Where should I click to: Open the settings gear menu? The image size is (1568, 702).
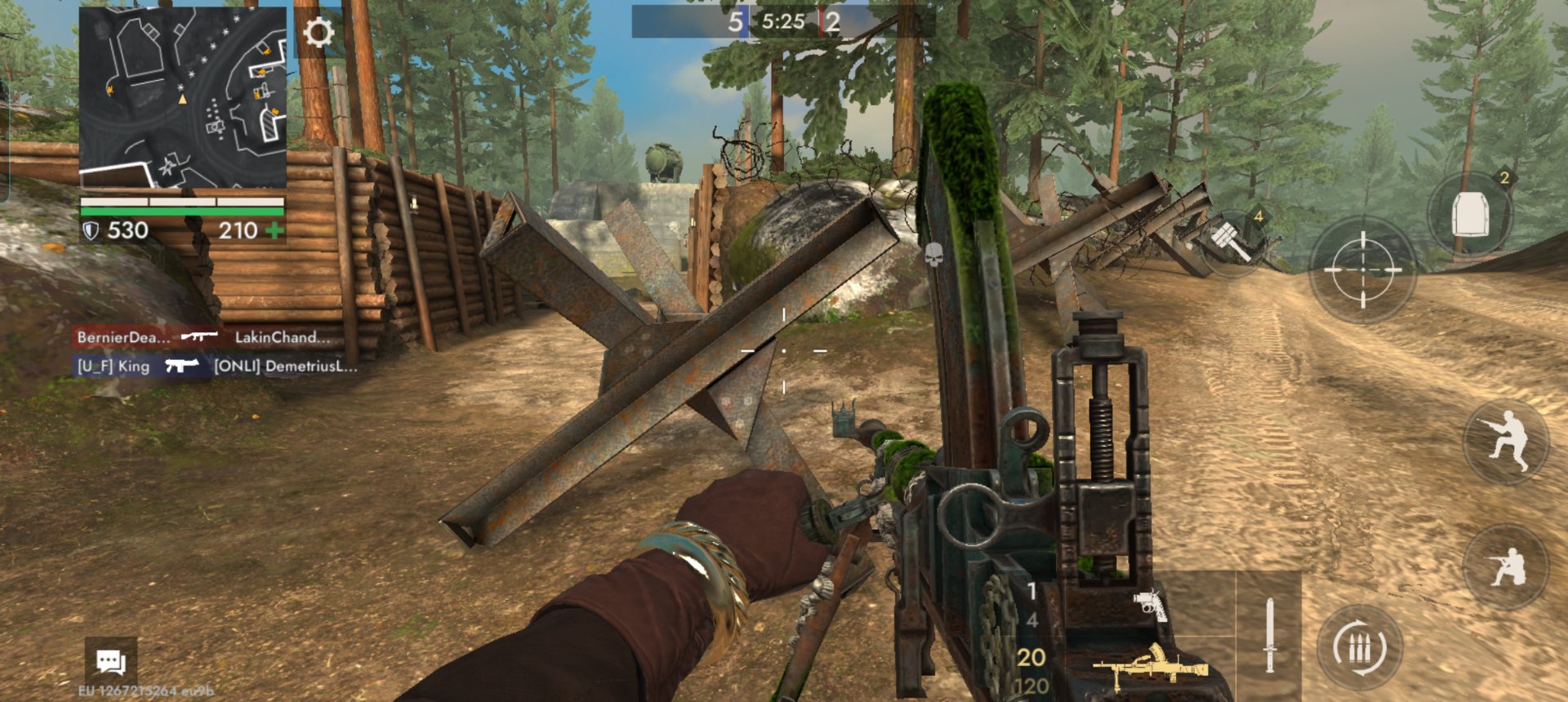tap(318, 33)
